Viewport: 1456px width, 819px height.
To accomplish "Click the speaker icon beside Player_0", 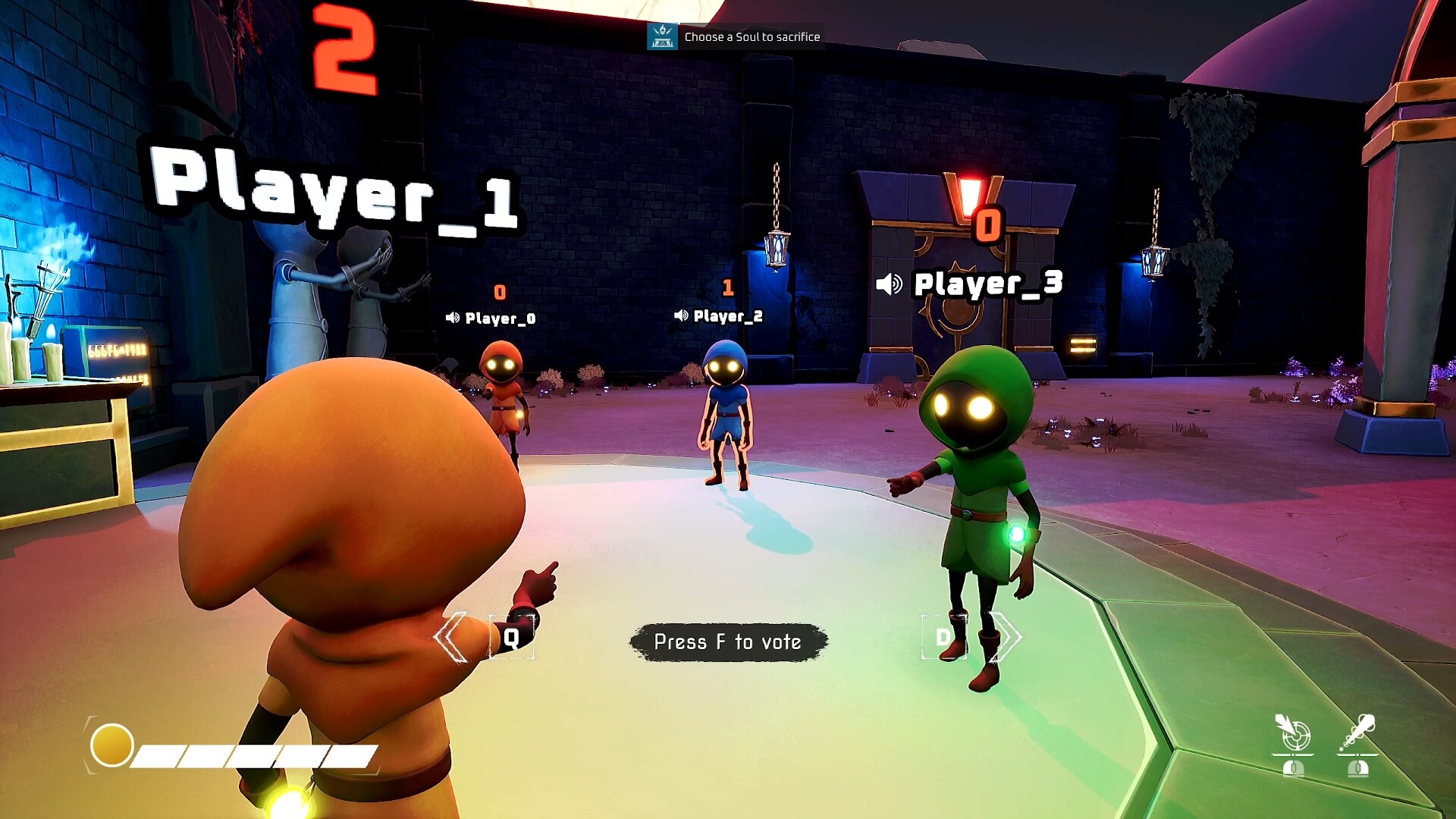I will point(453,318).
